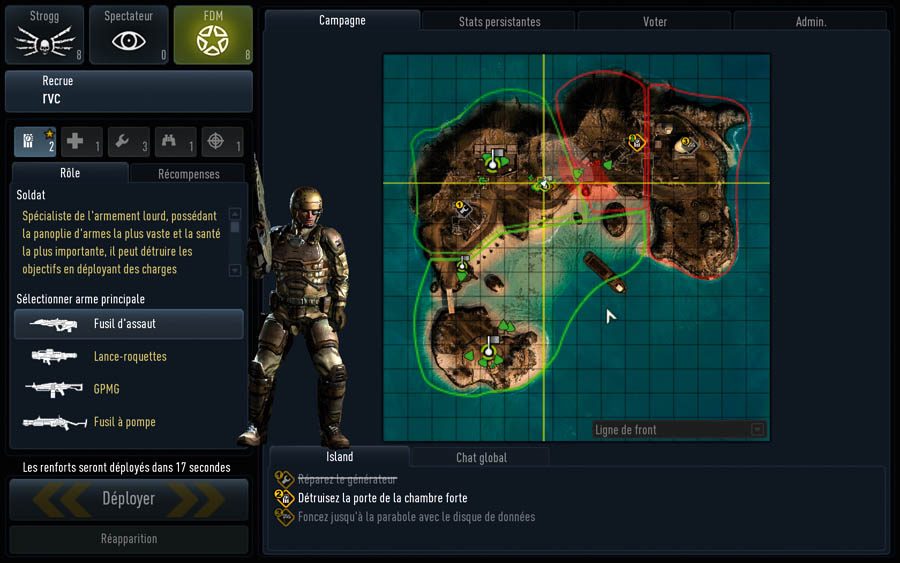This screenshot has height=563, width=900.
Task: Open the Rôle tab
Action: click(69, 173)
